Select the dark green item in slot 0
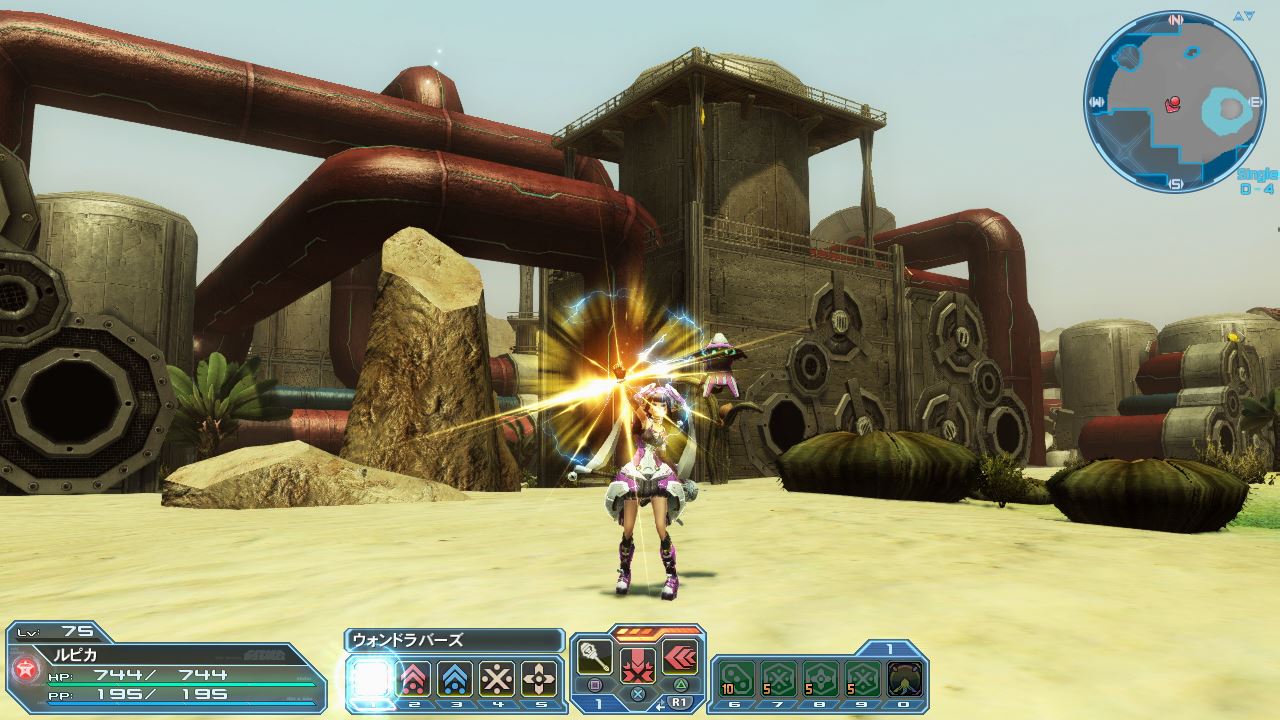 pos(905,679)
